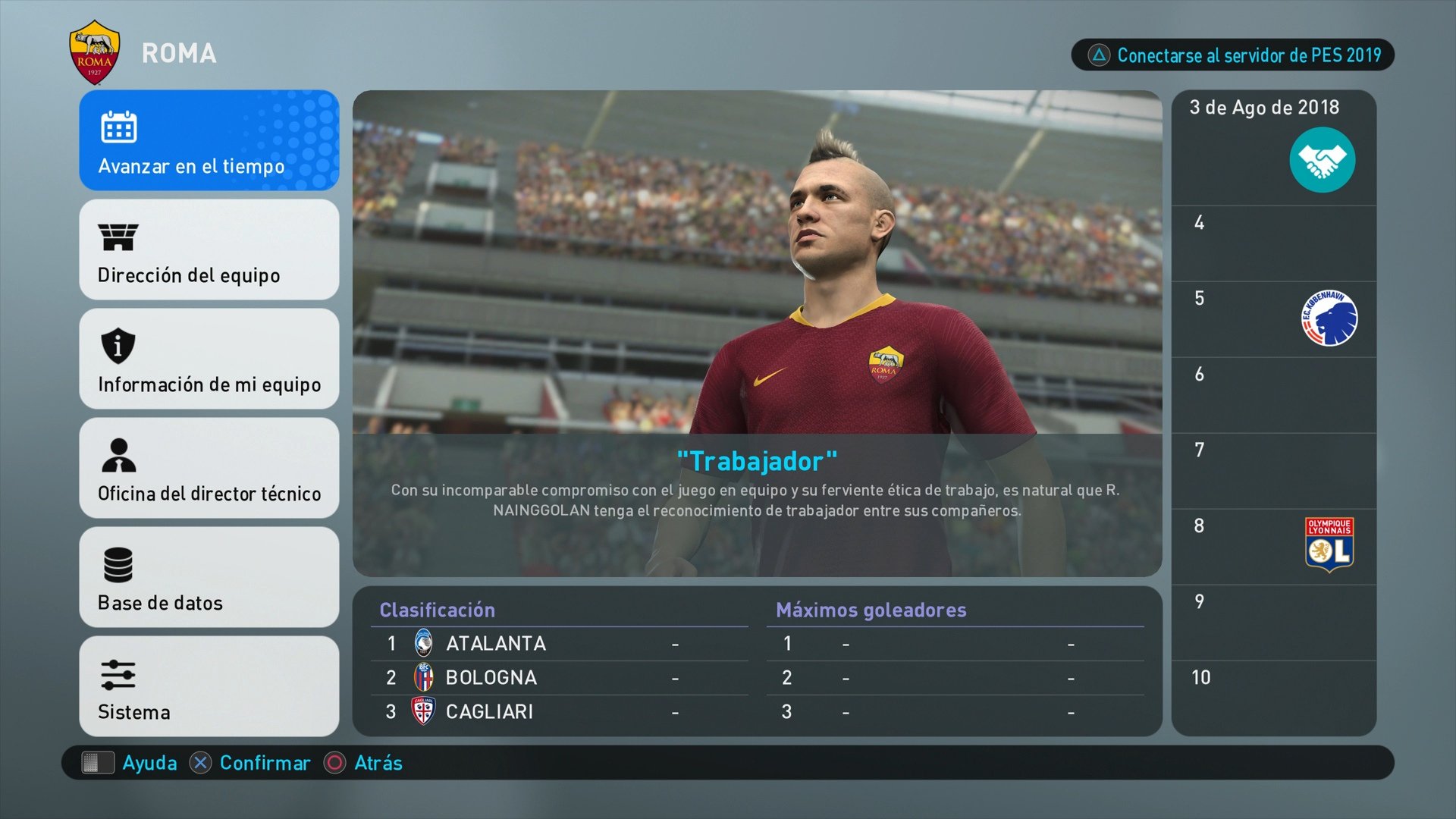Open Sistema using the sliders icon
The image size is (1456, 819).
click(x=118, y=675)
